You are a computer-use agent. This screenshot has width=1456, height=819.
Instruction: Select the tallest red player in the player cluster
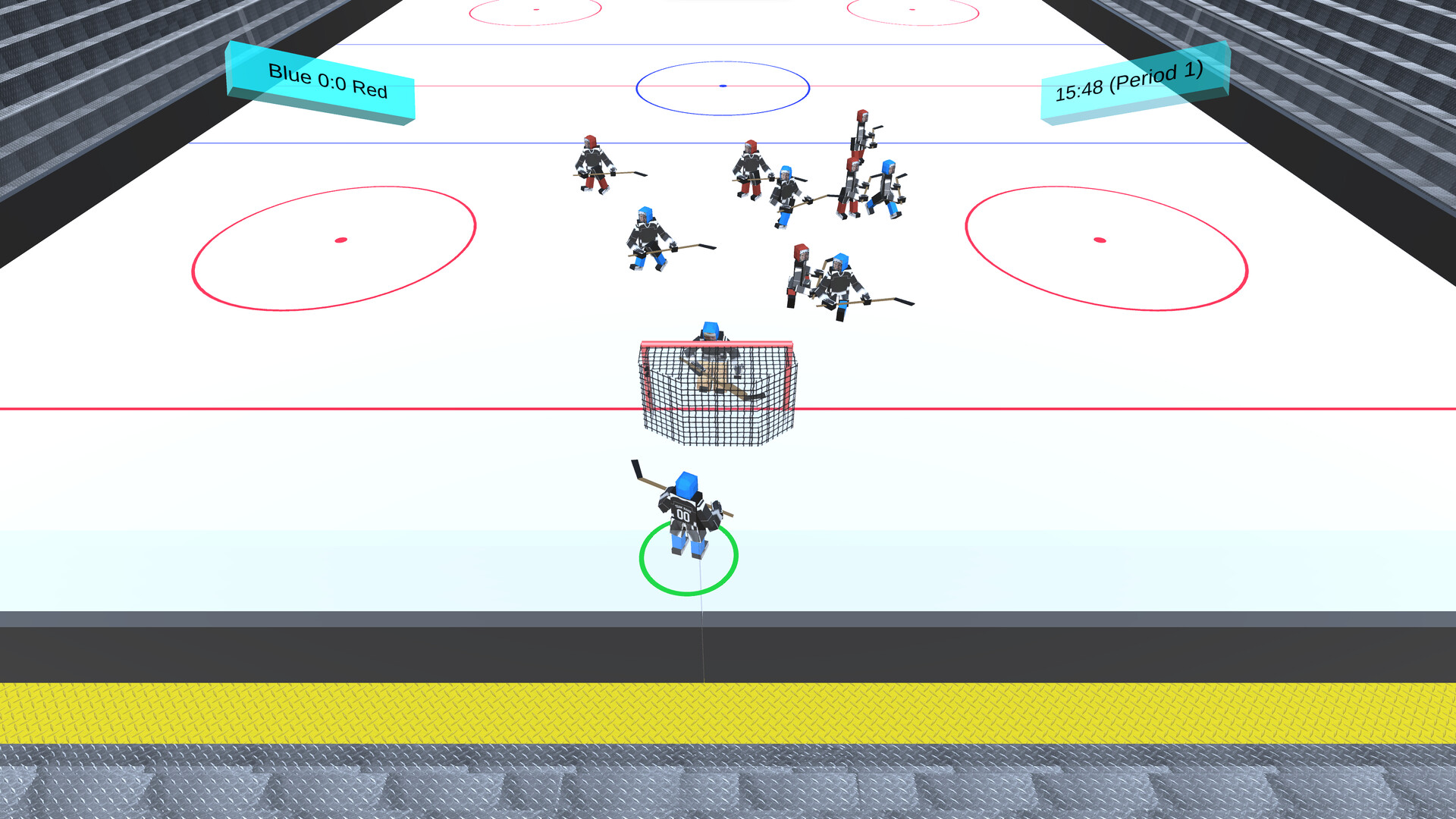pos(859,144)
